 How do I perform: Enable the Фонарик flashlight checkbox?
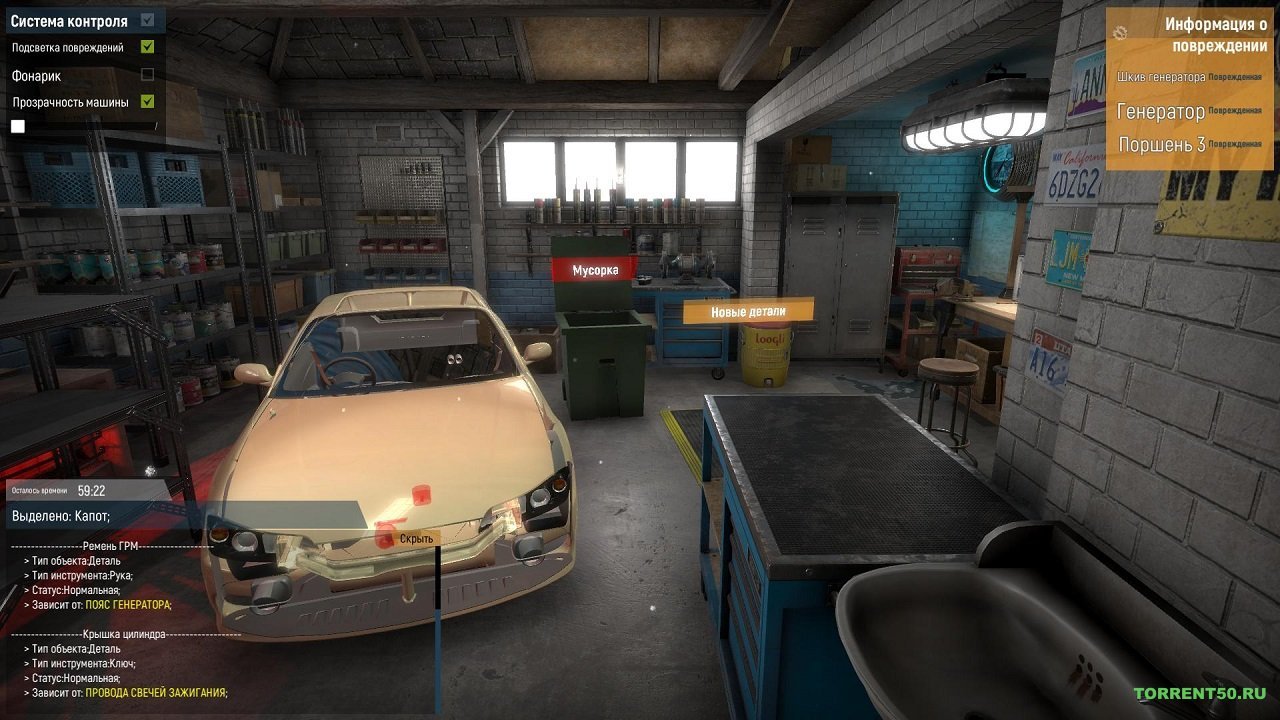click(x=146, y=74)
